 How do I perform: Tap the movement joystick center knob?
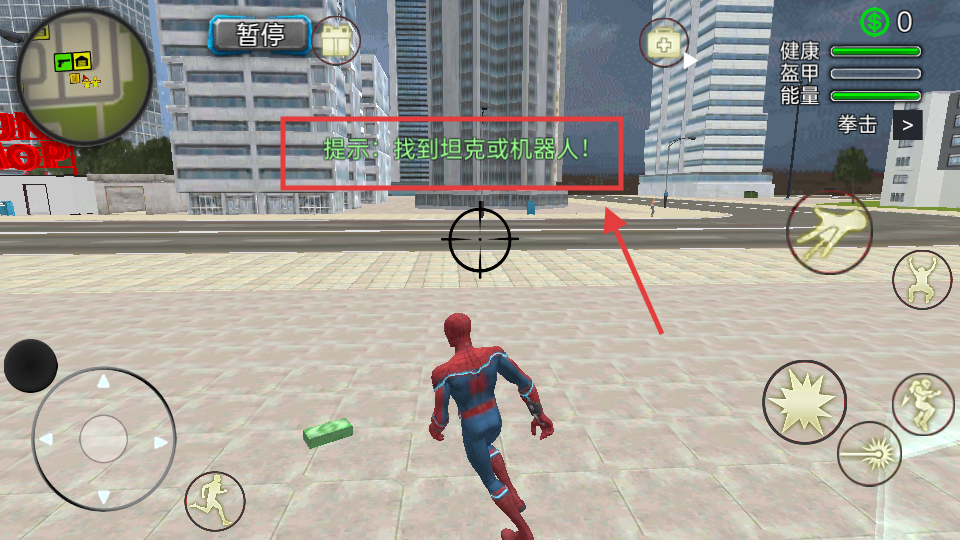click(103, 438)
